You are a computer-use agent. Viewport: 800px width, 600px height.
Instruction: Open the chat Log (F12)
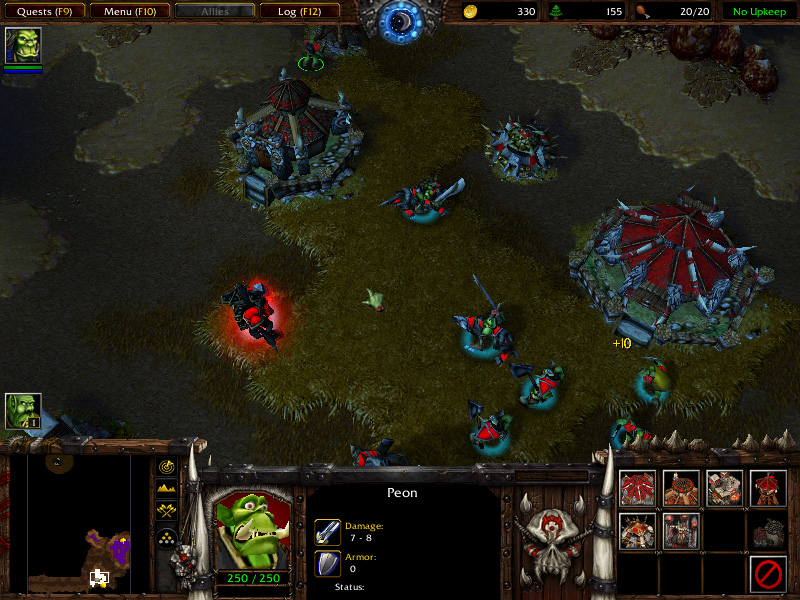point(299,12)
